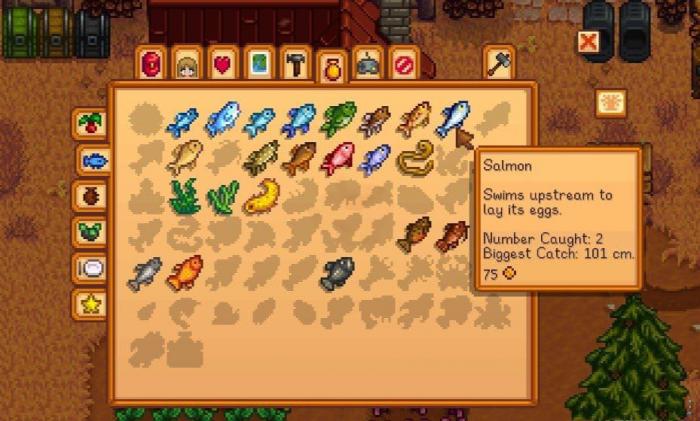The height and width of the screenshot is (421, 700).
Task: Select the Collections jar tab
Action: tap(331, 68)
